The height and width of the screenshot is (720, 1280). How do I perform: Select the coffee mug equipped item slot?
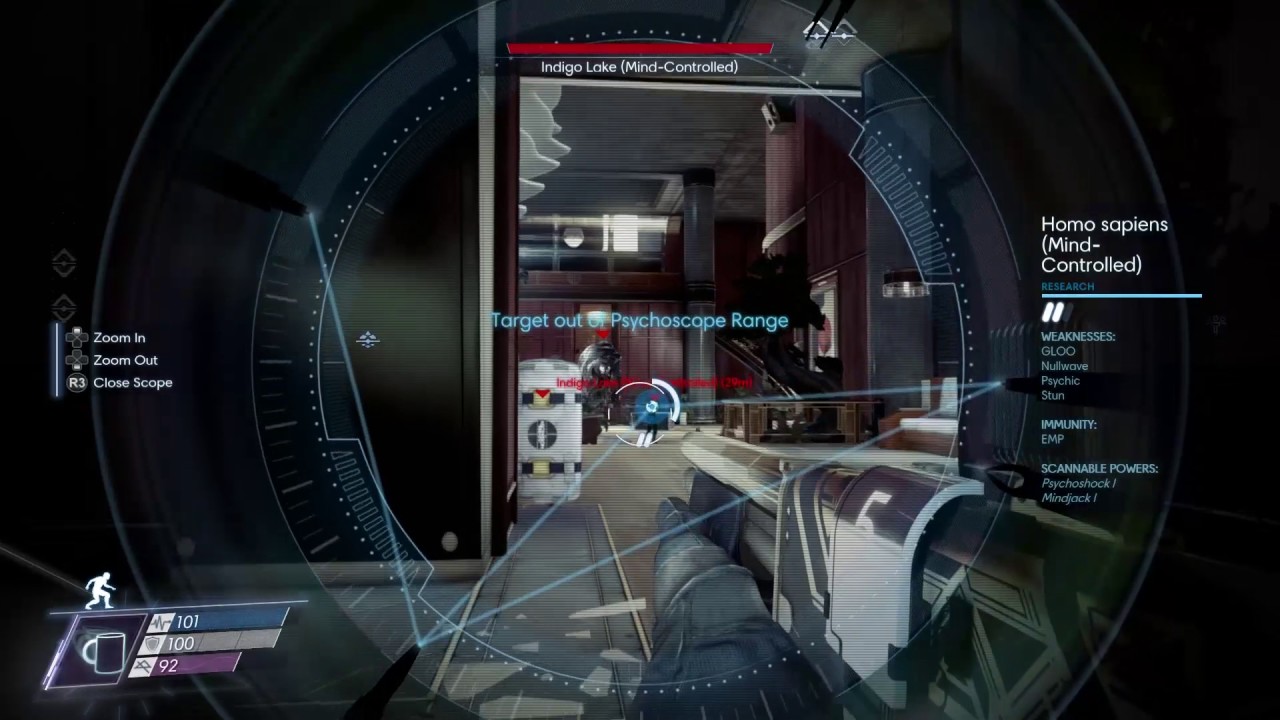coord(103,650)
